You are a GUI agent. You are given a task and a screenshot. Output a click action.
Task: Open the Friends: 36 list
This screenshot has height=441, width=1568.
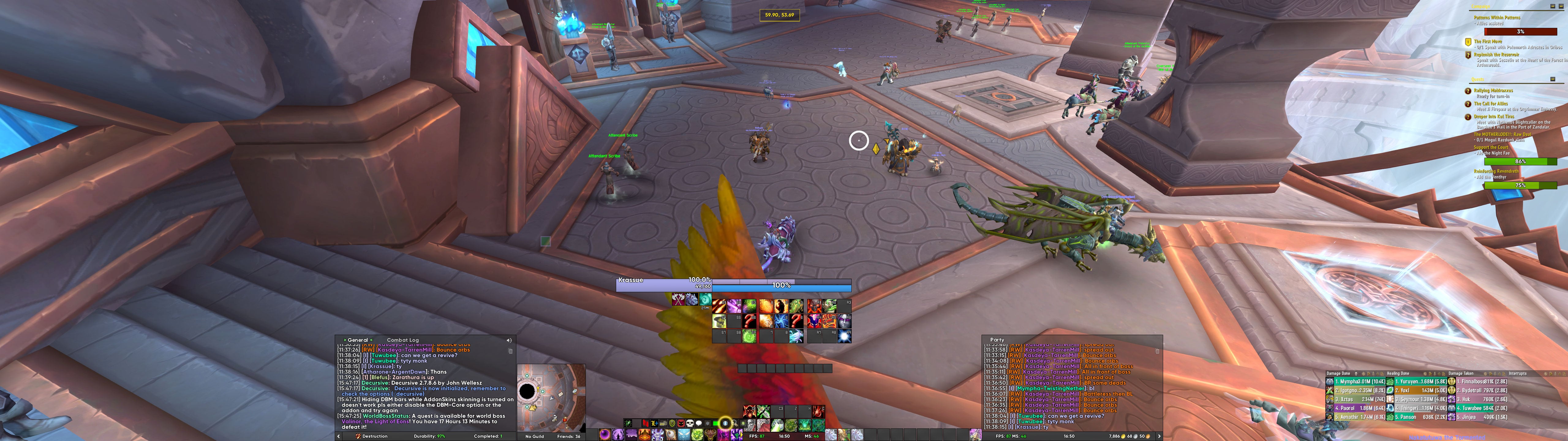pyautogui.click(x=568, y=436)
